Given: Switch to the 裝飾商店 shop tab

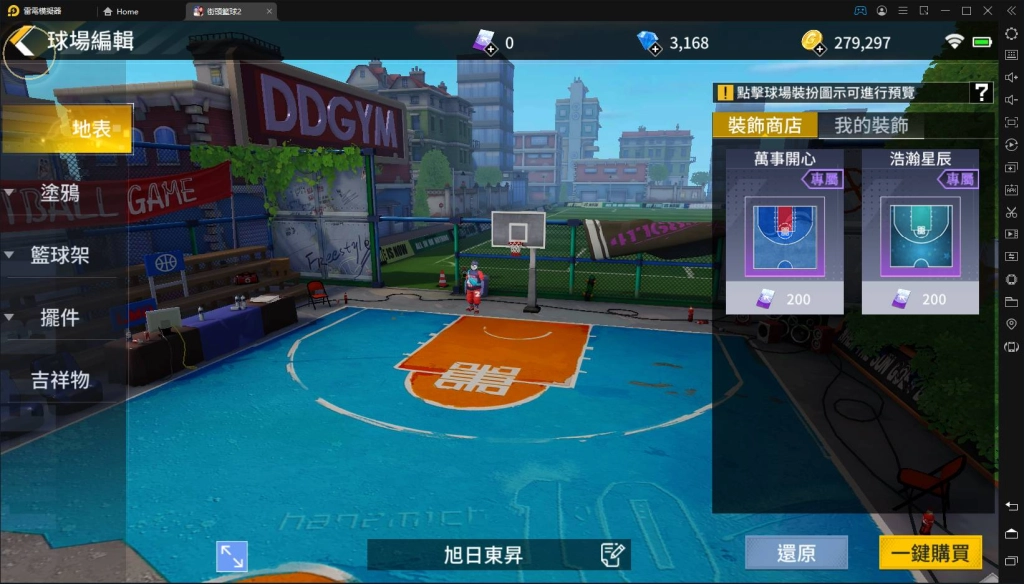Looking at the screenshot, I should coord(765,126).
